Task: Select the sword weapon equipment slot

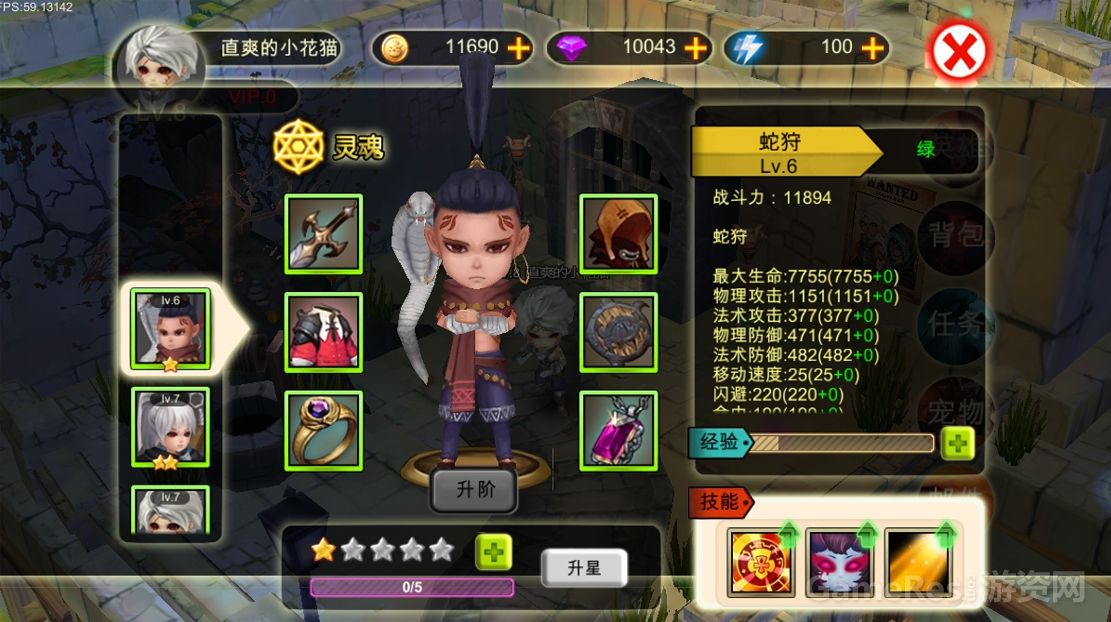Action: point(323,233)
